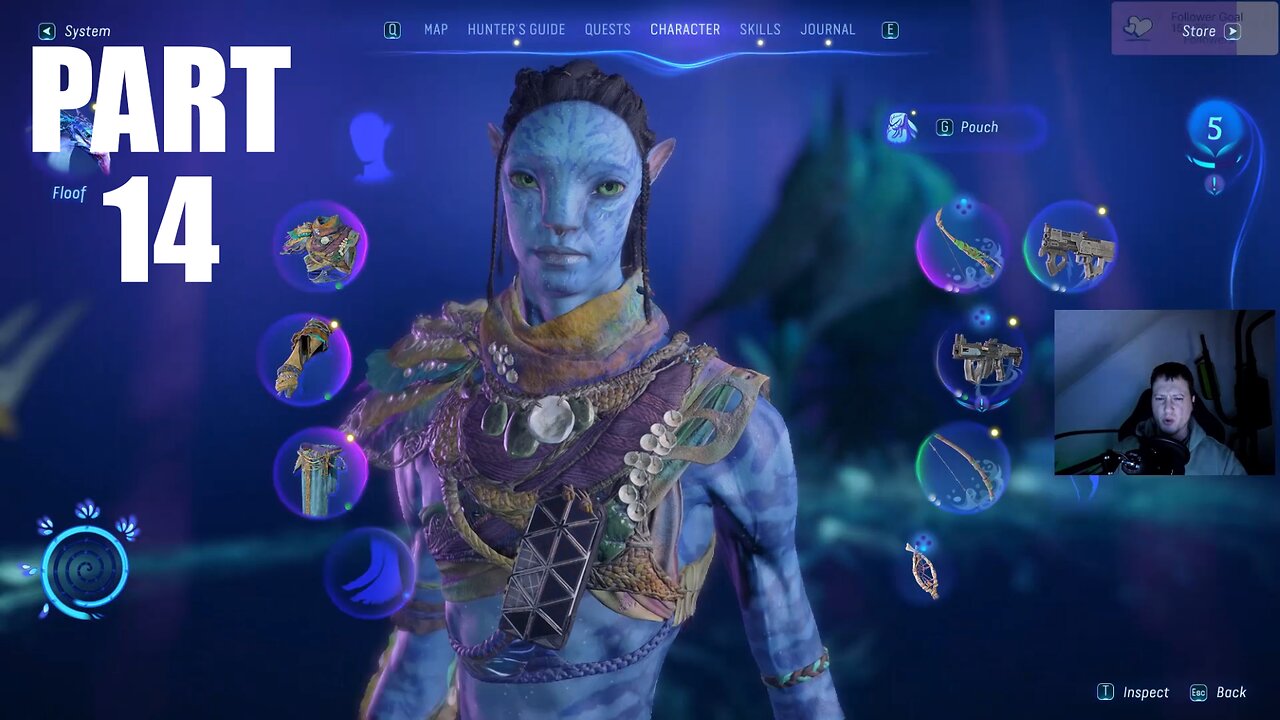Select the assault rifle weapon slot

(1070, 247)
